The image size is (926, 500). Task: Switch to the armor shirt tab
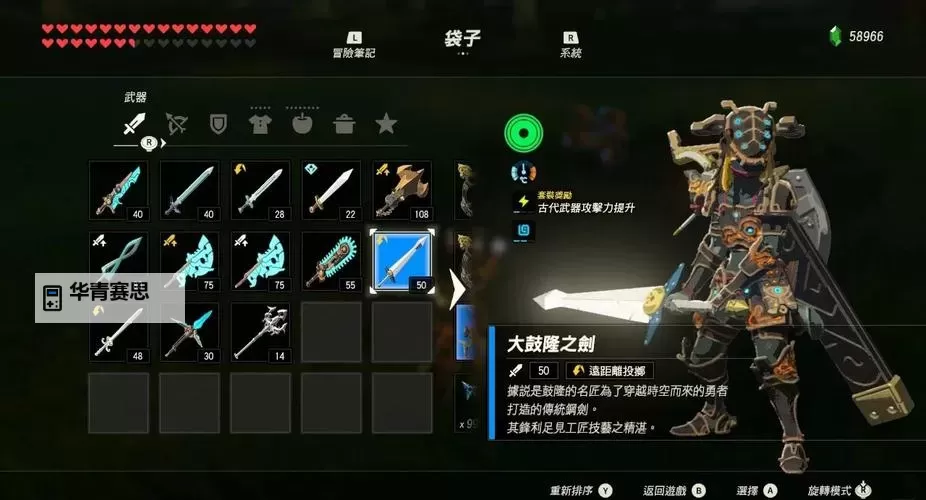point(260,124)
